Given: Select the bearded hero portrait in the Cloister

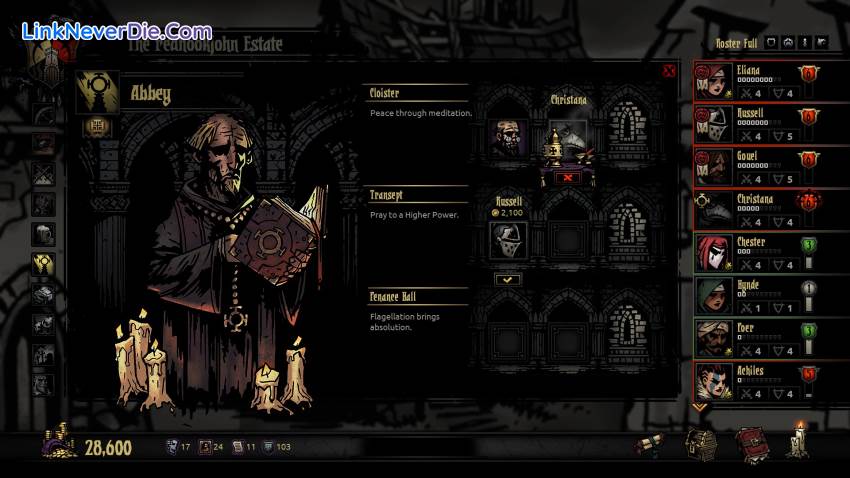Looking at the screenshot, I should tap(509, 138).
